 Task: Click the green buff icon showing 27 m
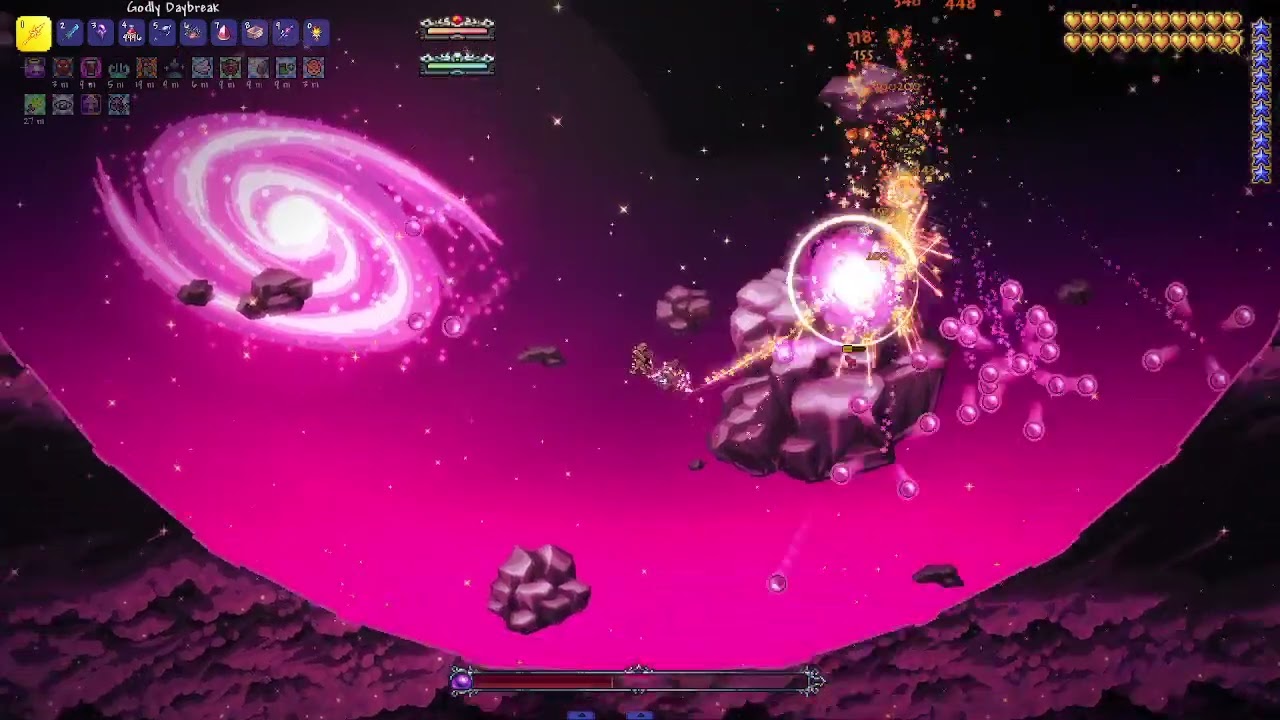point(35,104)
